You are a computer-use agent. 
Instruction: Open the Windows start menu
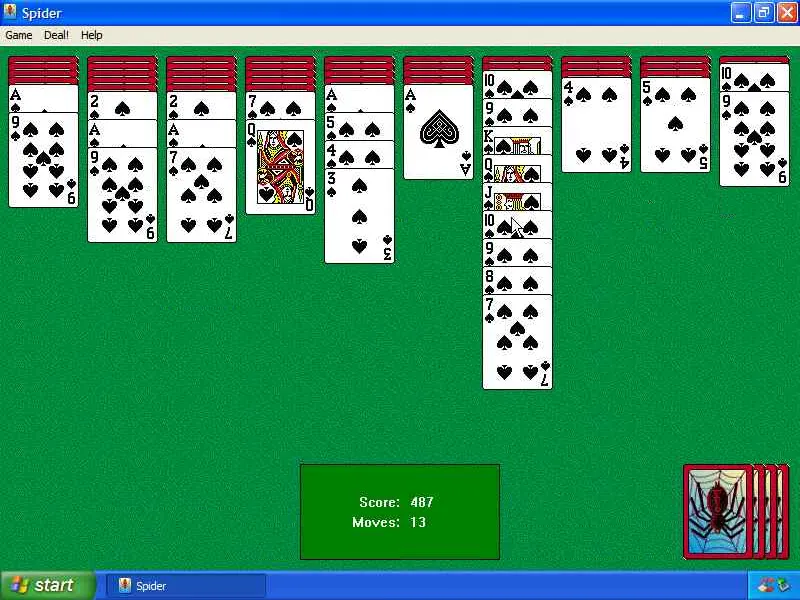48,585
